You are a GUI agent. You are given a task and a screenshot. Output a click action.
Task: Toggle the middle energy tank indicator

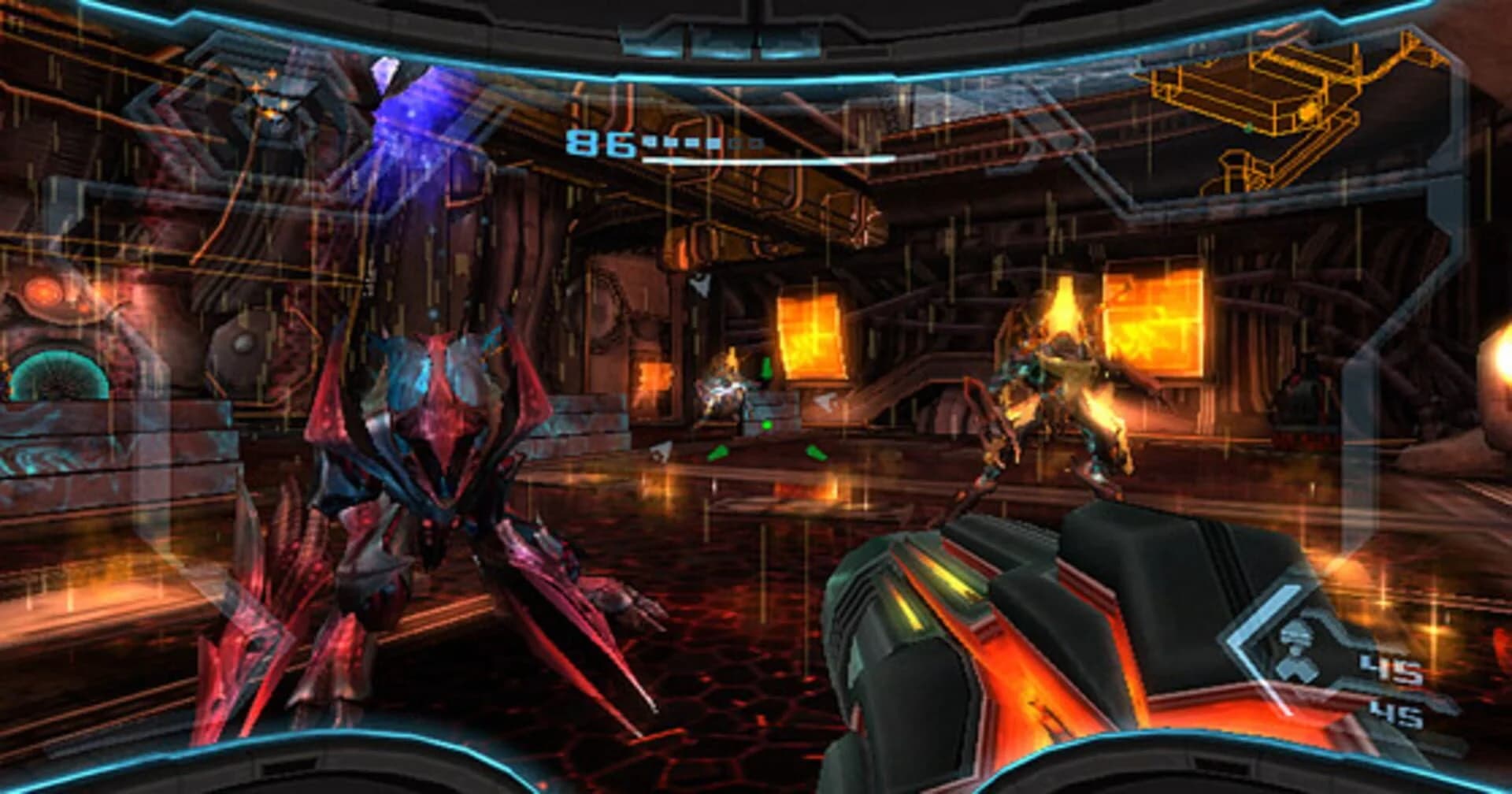pyautogui.click(x=691, y=141)
